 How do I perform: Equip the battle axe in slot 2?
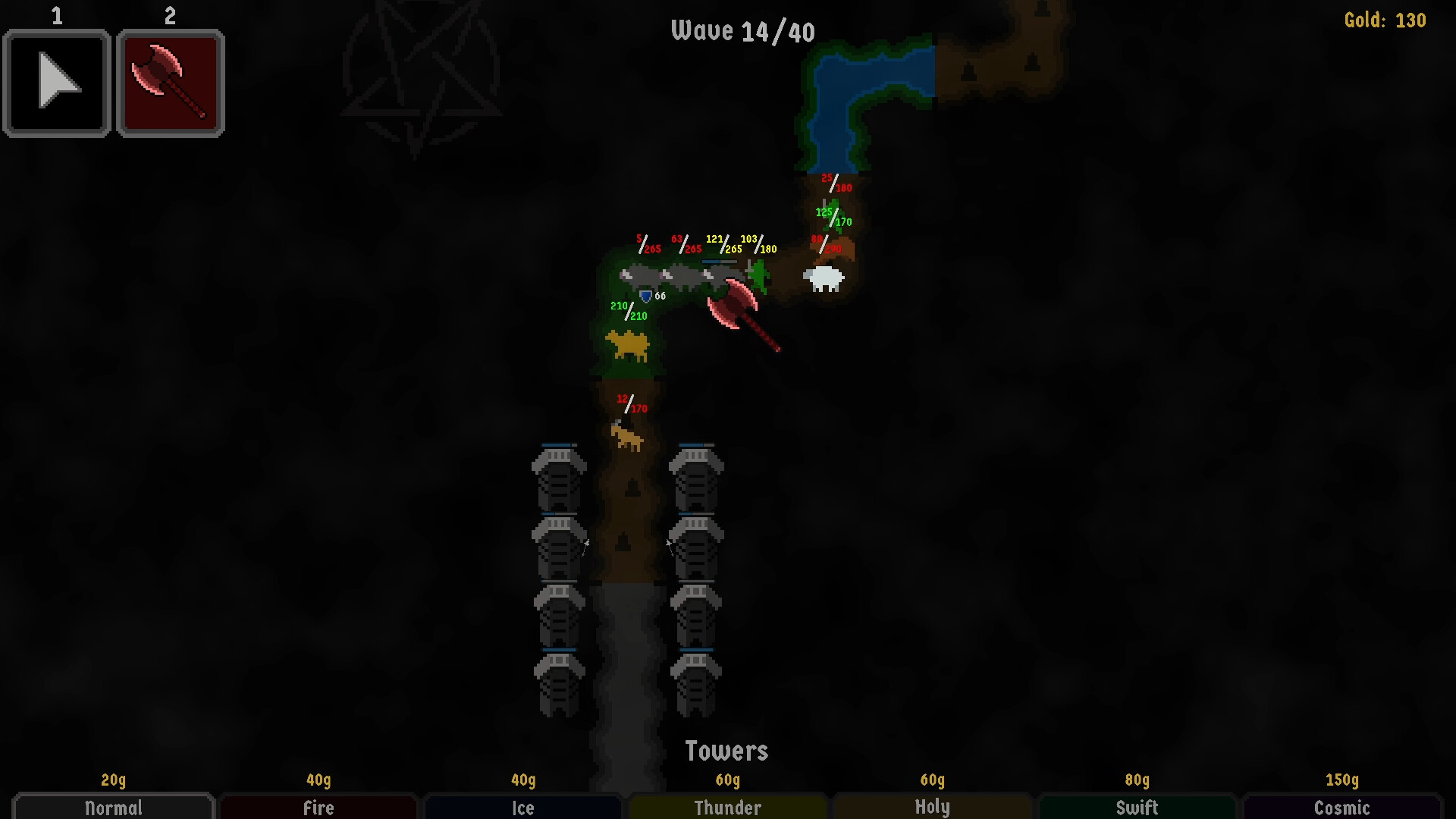[x=169, y=83]
